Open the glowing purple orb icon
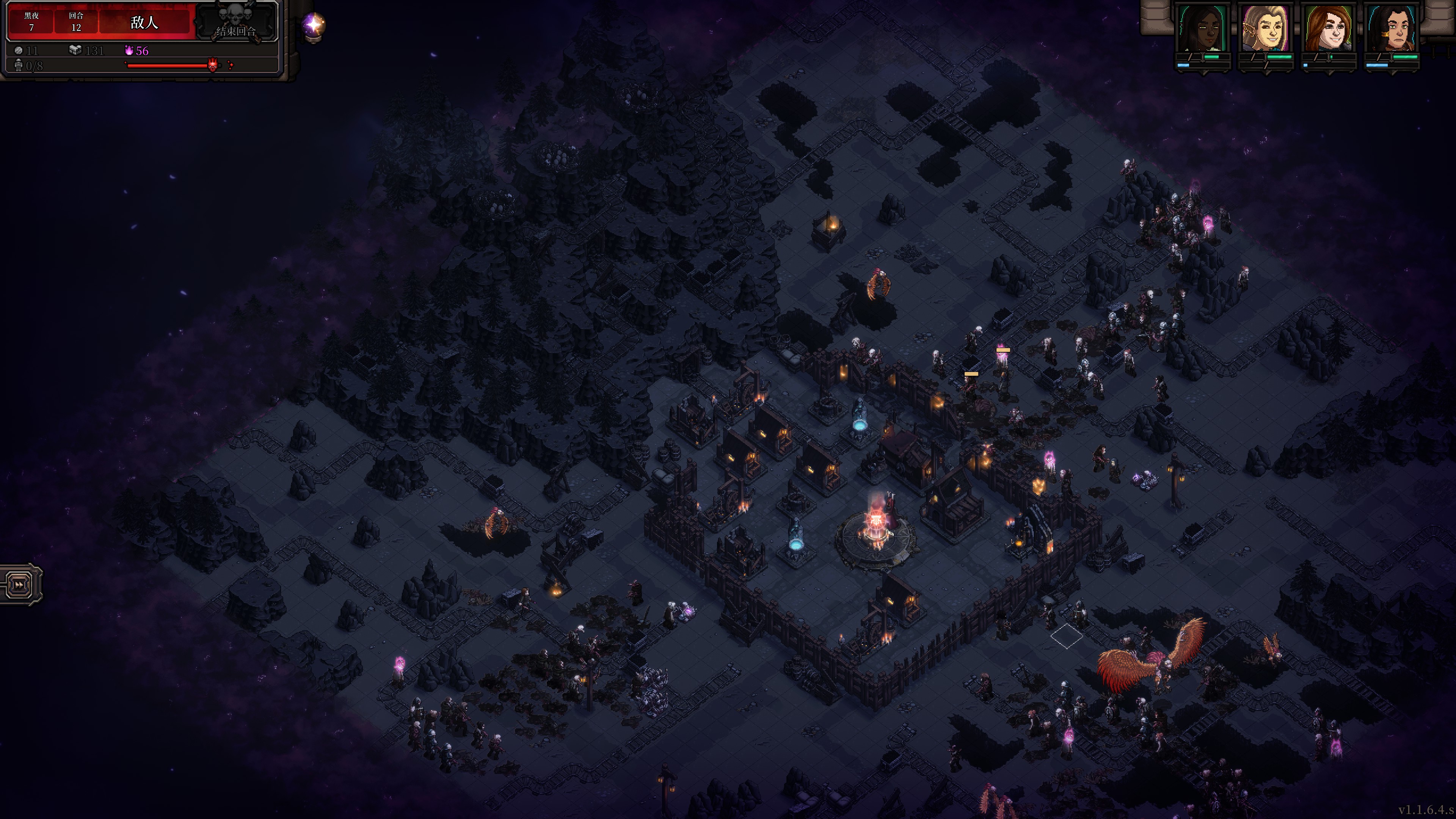This screenshot has height=819, width=1456. (313, 25)
